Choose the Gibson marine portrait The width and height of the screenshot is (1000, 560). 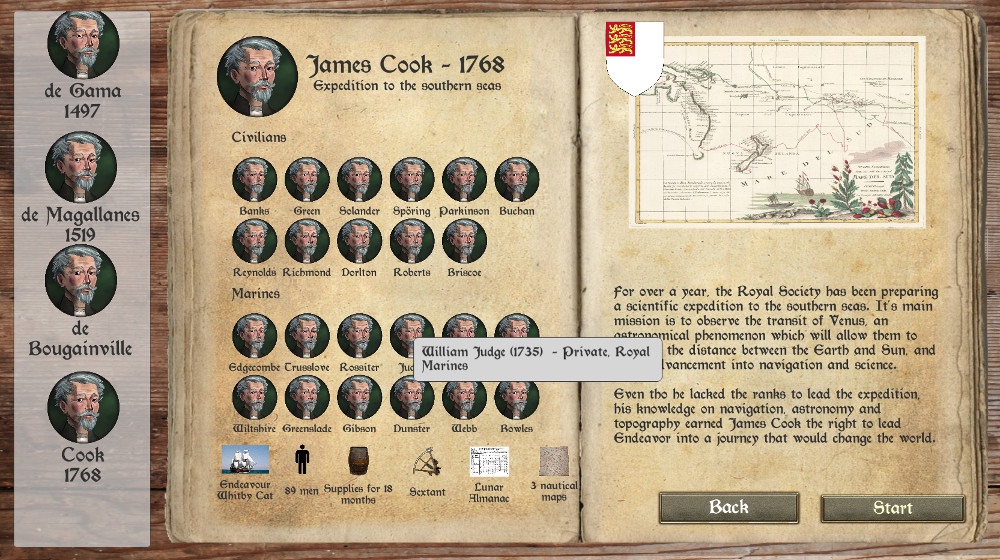pos(359,397)
